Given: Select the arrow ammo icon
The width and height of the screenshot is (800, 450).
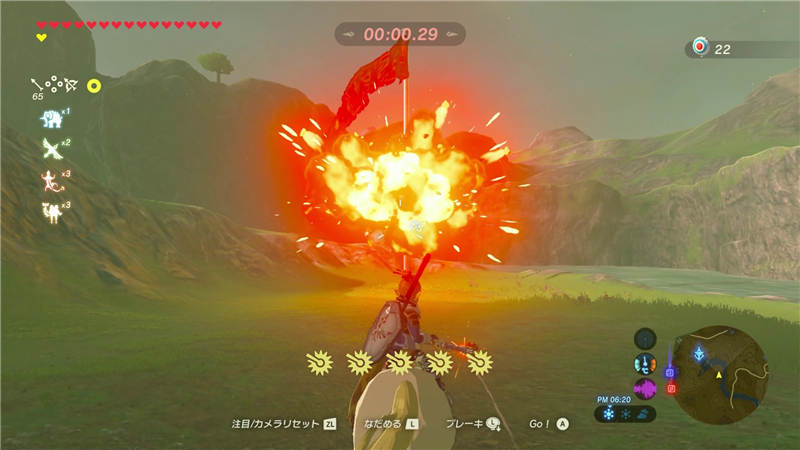Looking at the screenshot, I should (39, 84).
